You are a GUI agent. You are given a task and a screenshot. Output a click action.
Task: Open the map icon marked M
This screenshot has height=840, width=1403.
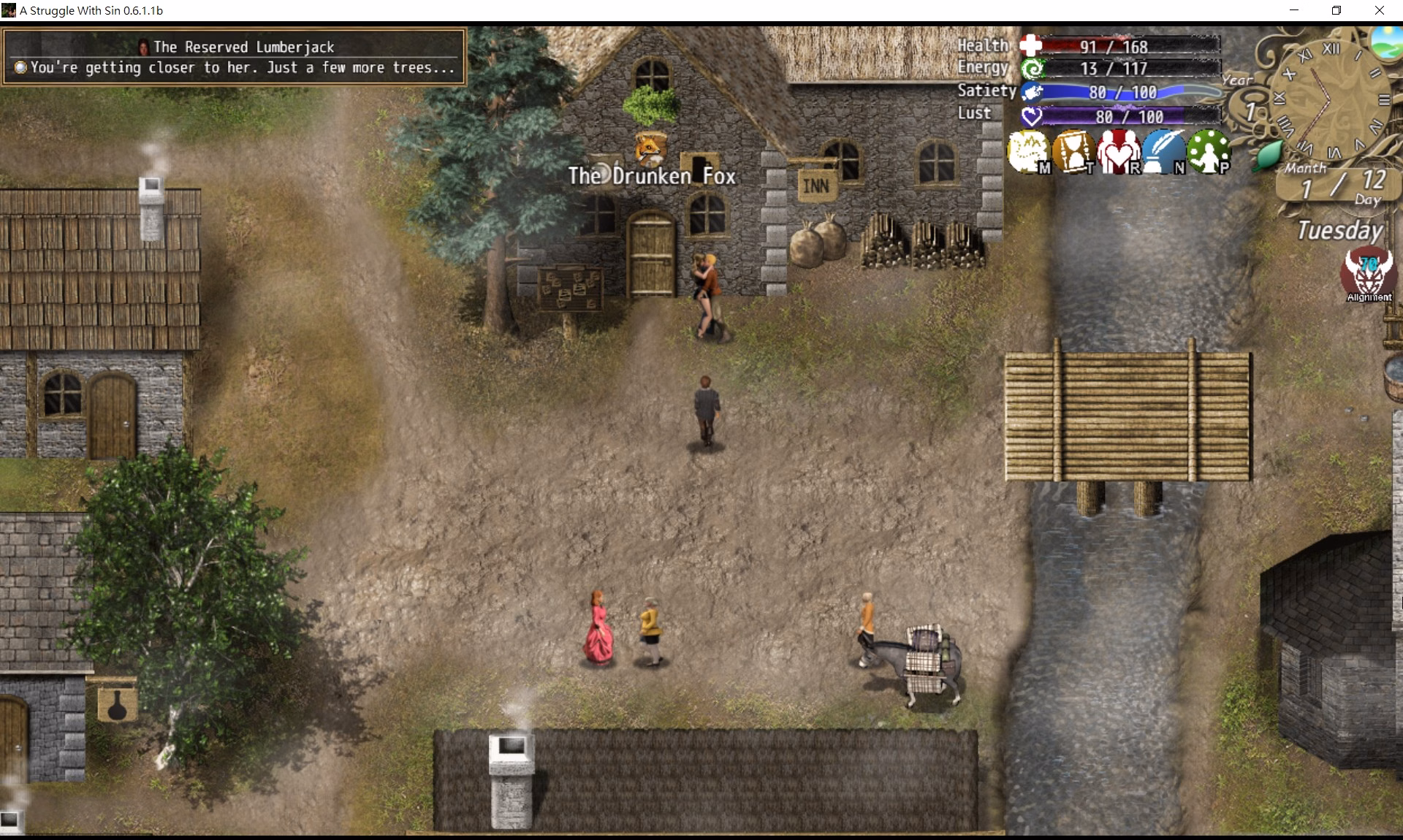click(1028, 151)
